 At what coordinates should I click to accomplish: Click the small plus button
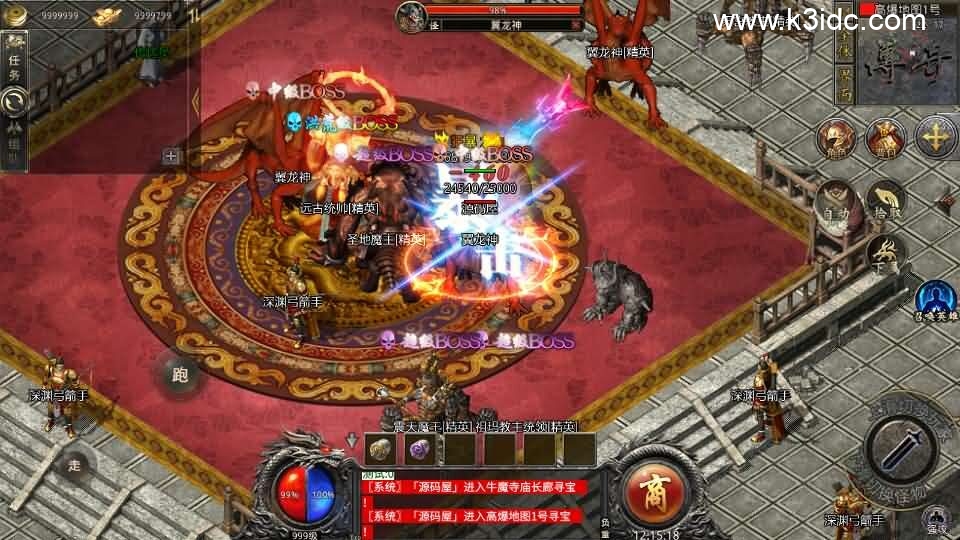point(171,155)
